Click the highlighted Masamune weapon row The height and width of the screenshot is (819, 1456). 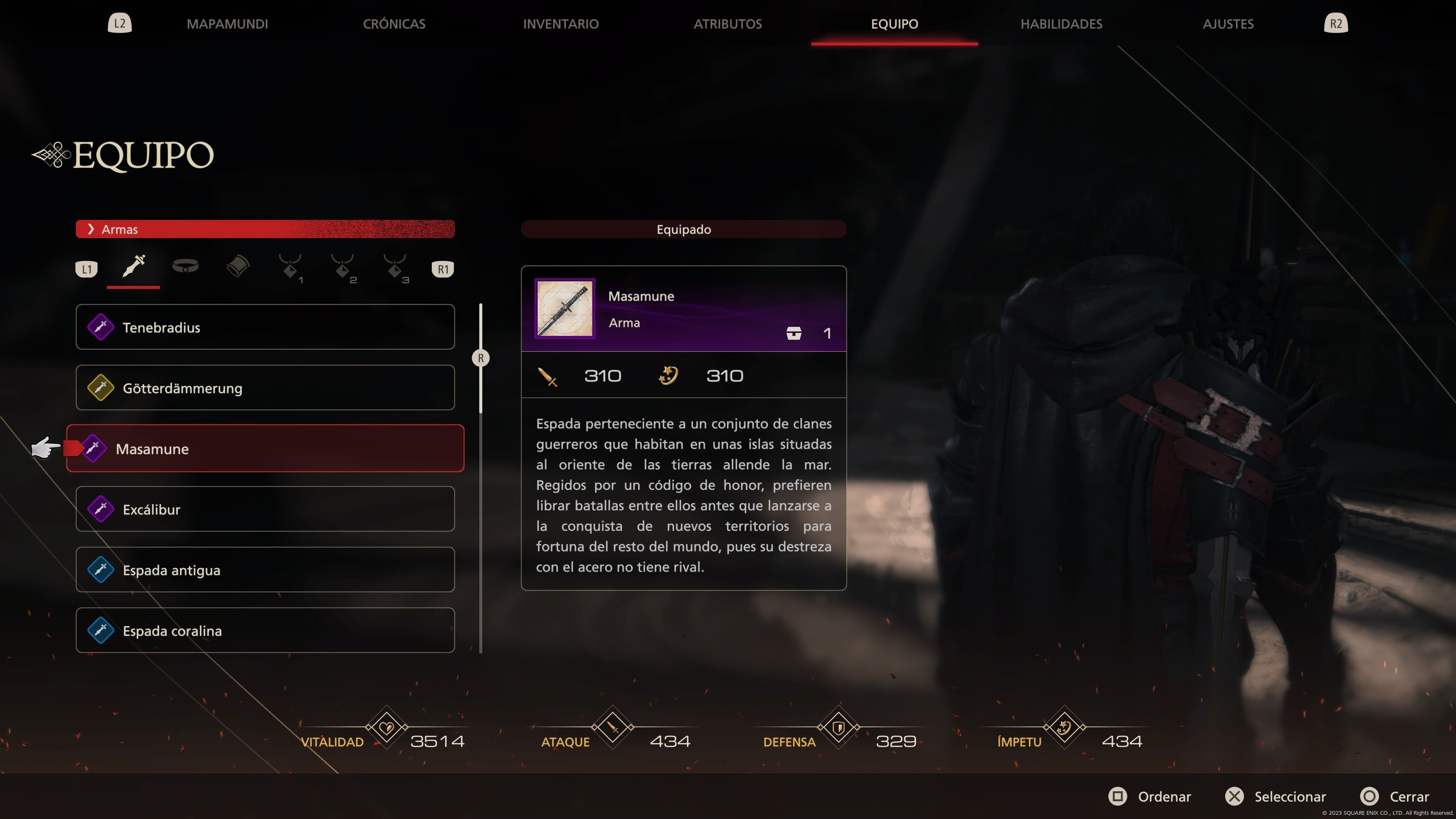coord(265,449)
